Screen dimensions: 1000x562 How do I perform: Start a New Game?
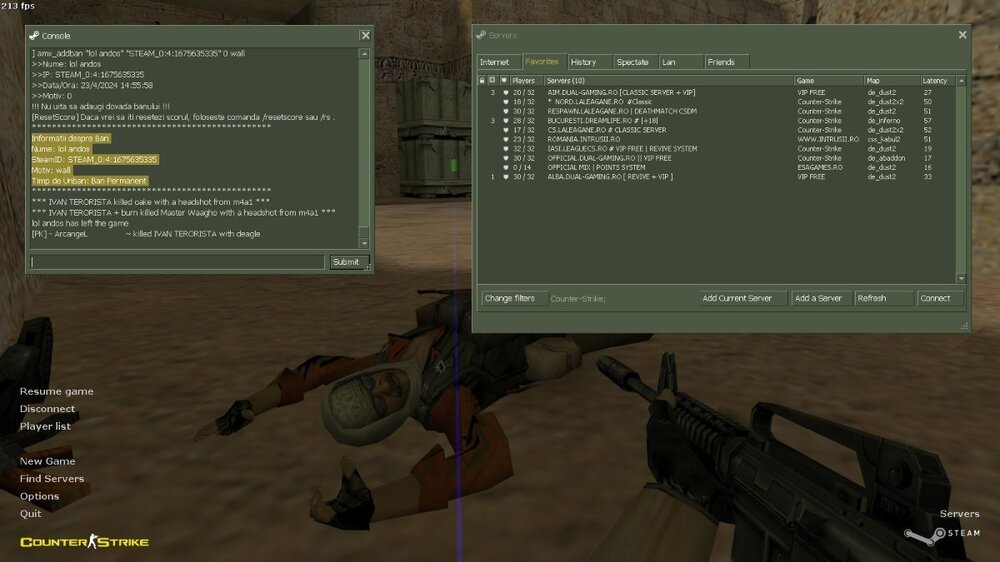pos(47,462)
